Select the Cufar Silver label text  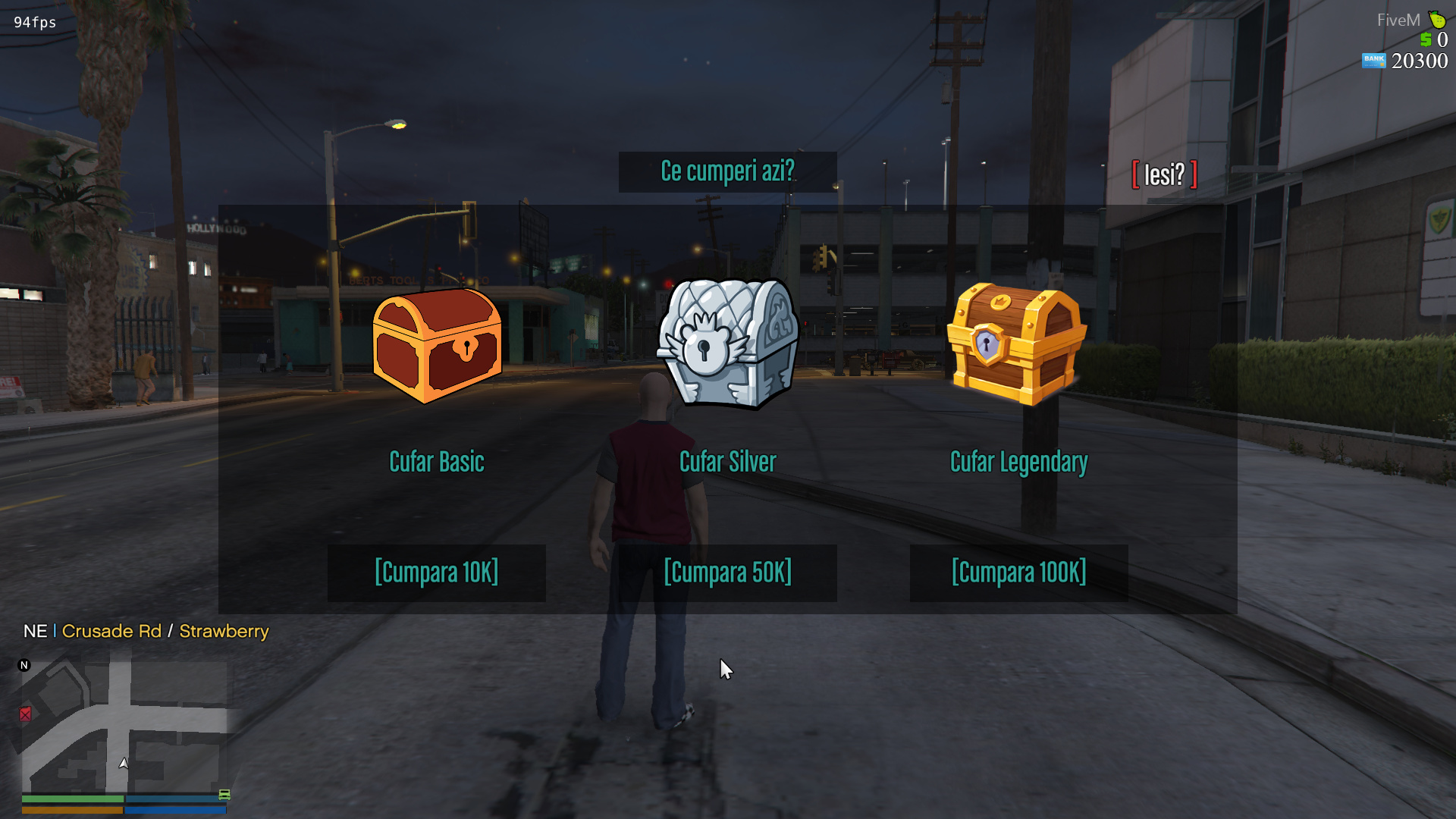point(727,461)
